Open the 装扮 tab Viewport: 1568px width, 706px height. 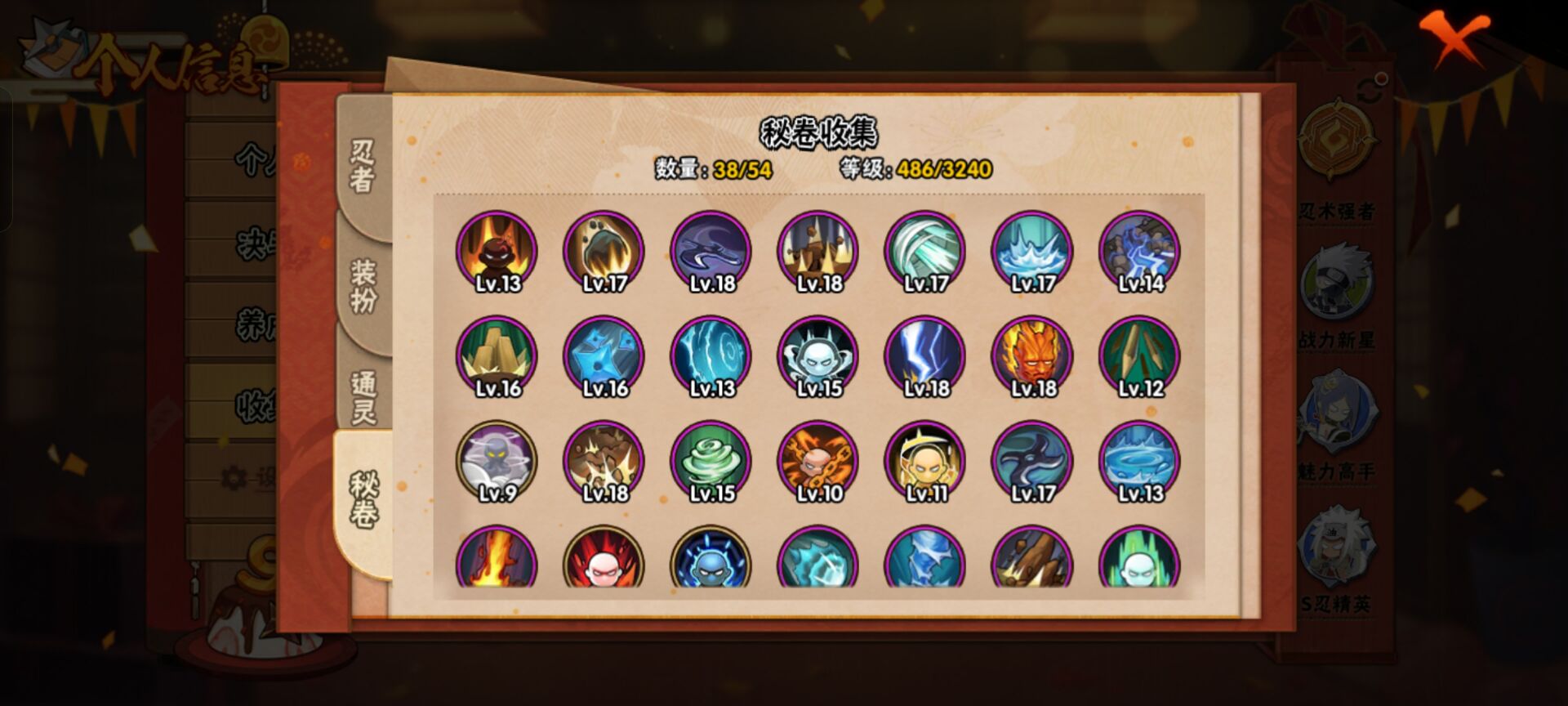(x=363, y=286)
